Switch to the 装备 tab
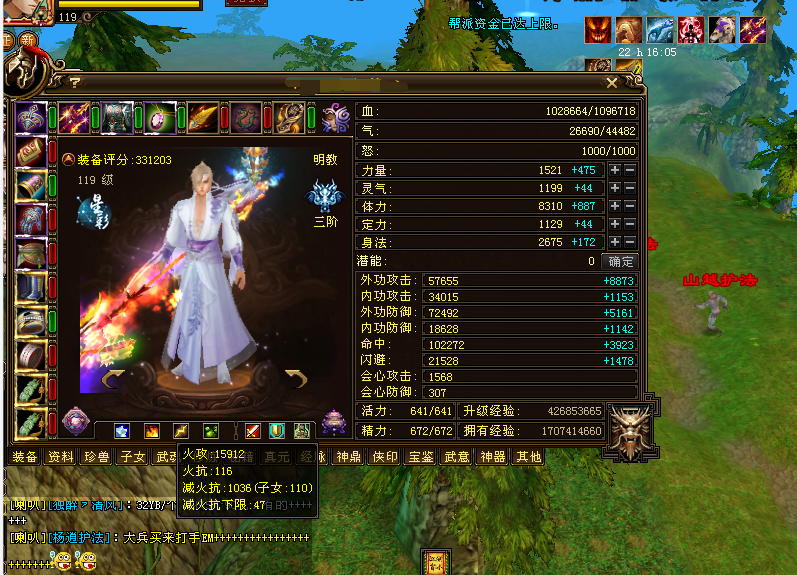Image resolution: width=797 pixels, height=575 pixels. coord(25,457)
